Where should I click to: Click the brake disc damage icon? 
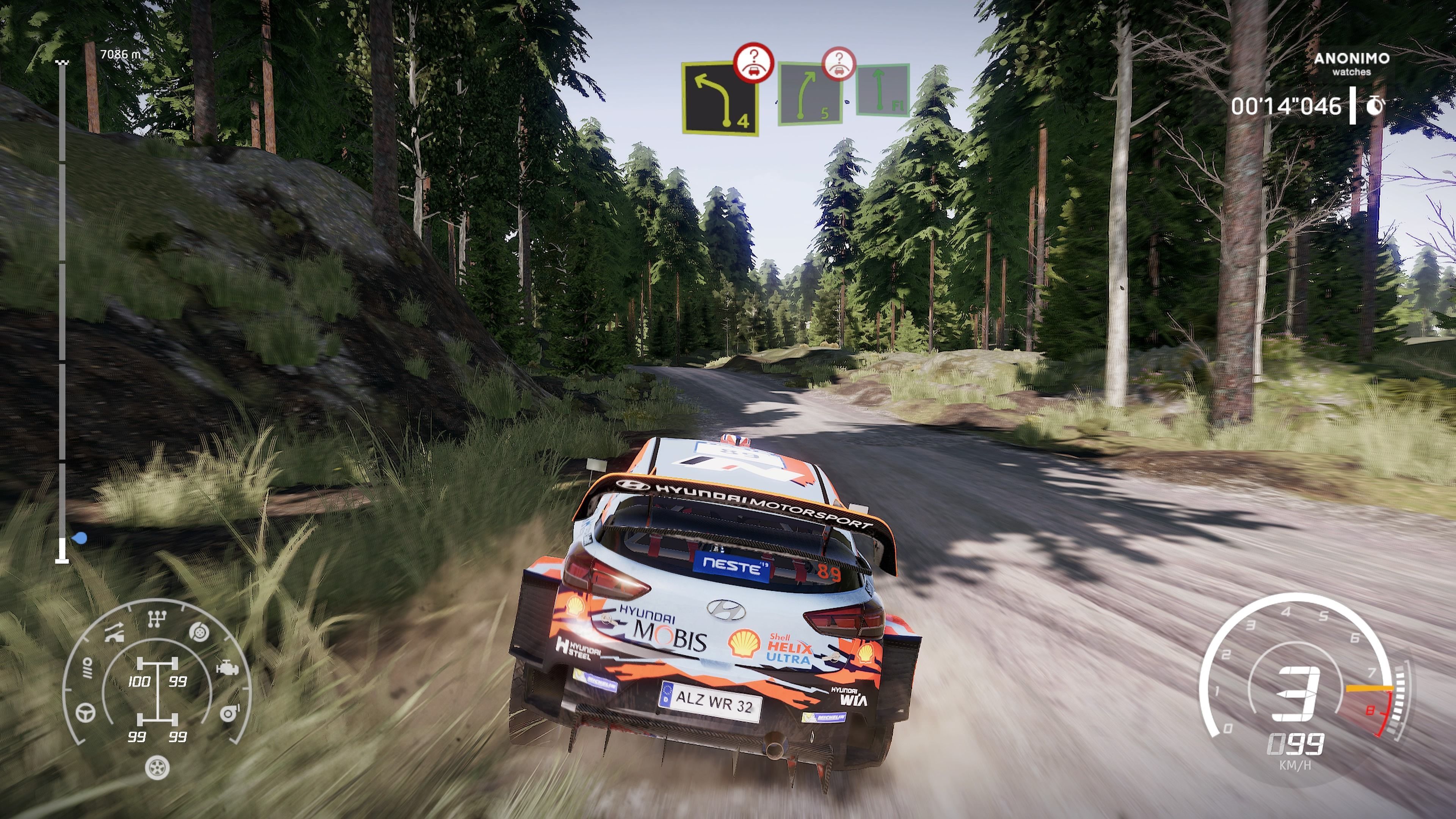(199, 632)
